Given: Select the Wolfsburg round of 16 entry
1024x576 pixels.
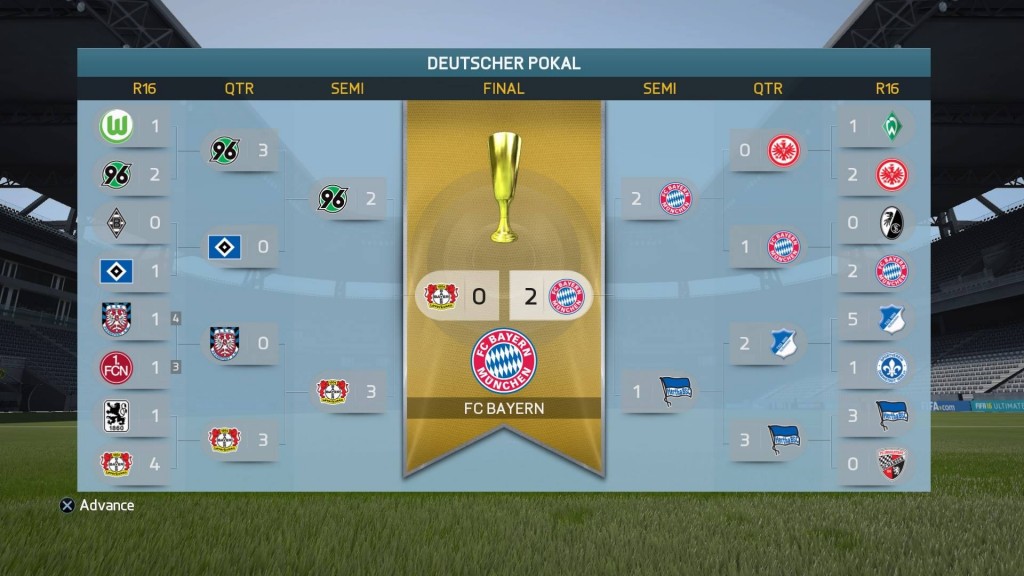Looking at the screenshot, I should pos(131,127).
